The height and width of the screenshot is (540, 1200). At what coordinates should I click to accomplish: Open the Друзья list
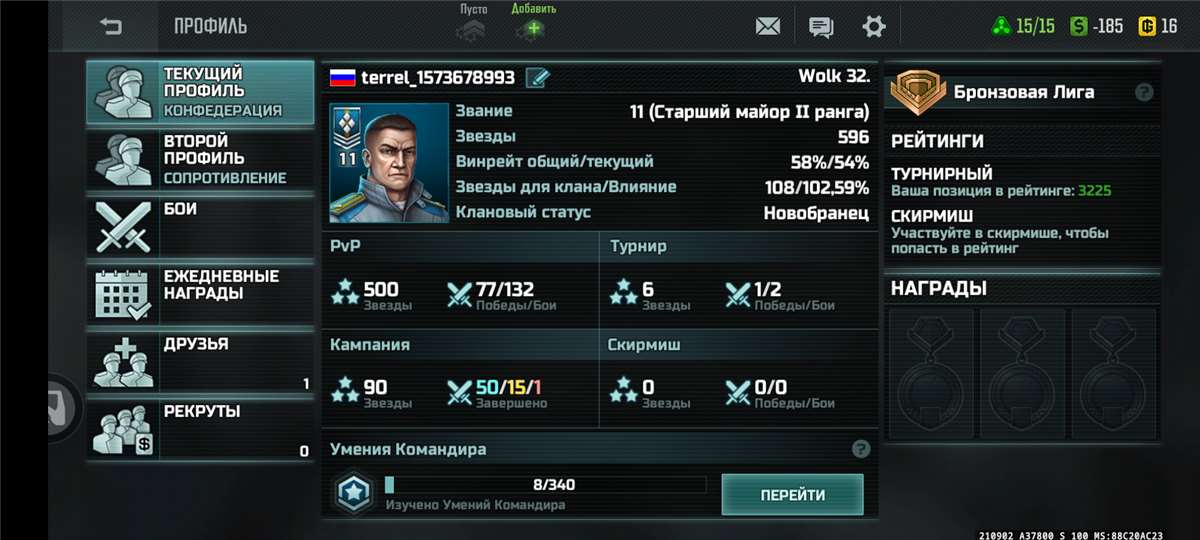point(200,362)
